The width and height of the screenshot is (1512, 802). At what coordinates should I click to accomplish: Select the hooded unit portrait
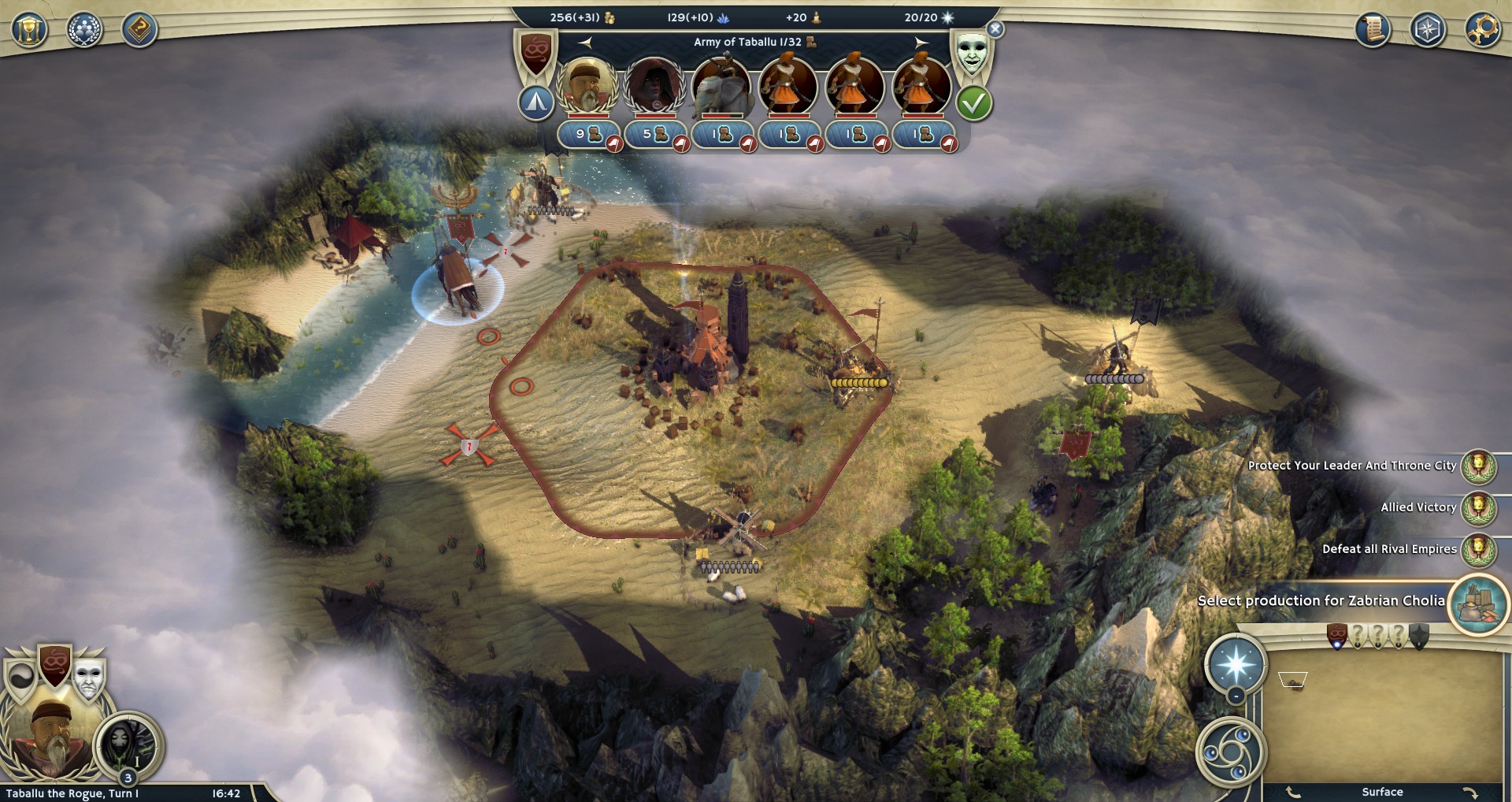pos(654,85)
